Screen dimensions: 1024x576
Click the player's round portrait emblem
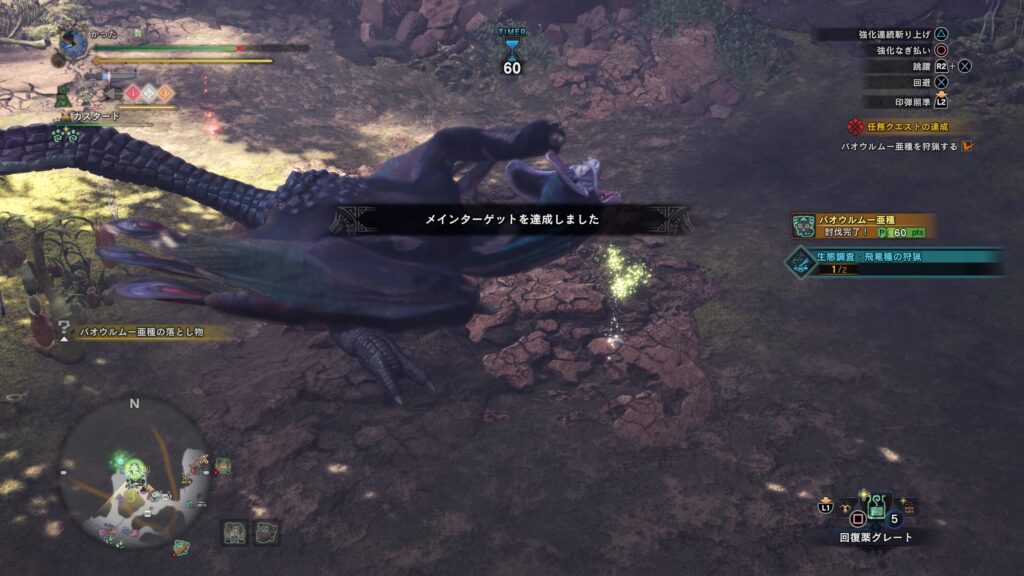[x=74, y=43]
